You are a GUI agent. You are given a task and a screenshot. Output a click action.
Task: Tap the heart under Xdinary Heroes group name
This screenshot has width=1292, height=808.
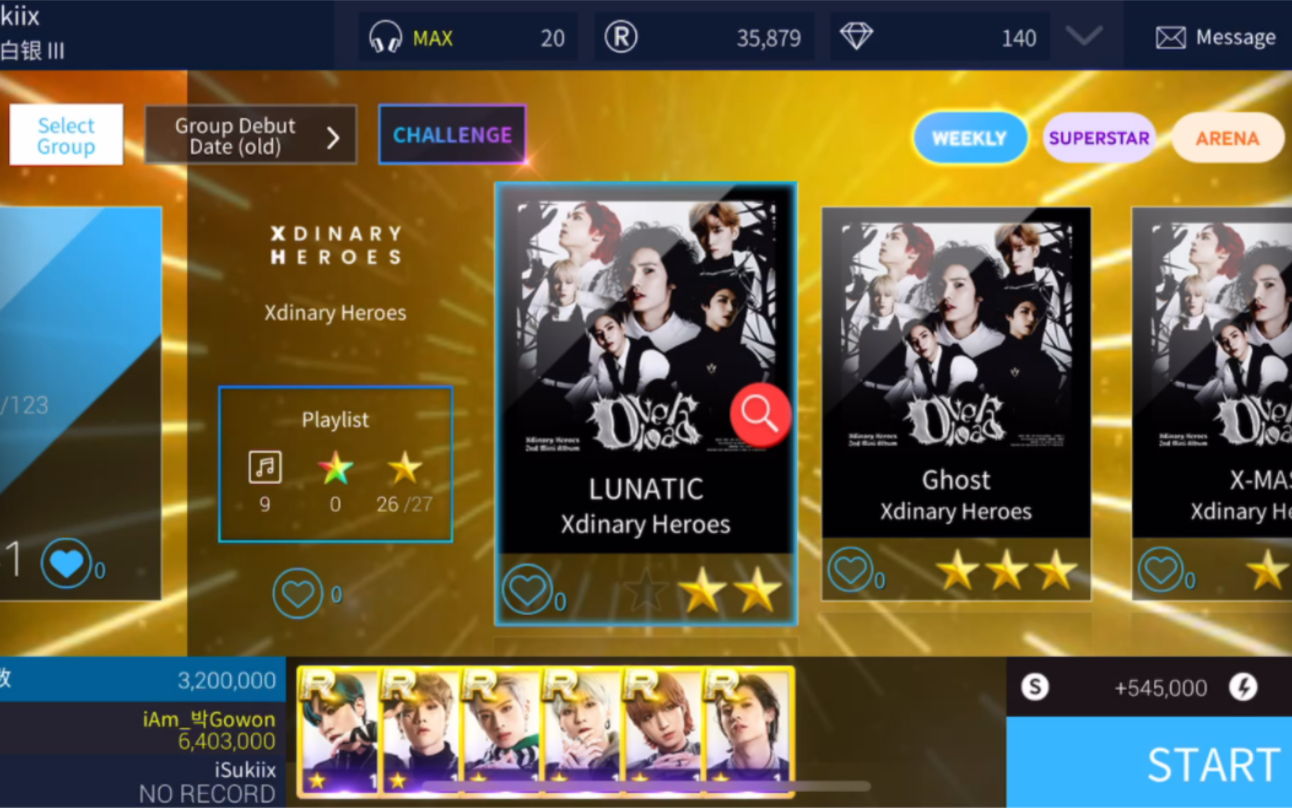298,592
